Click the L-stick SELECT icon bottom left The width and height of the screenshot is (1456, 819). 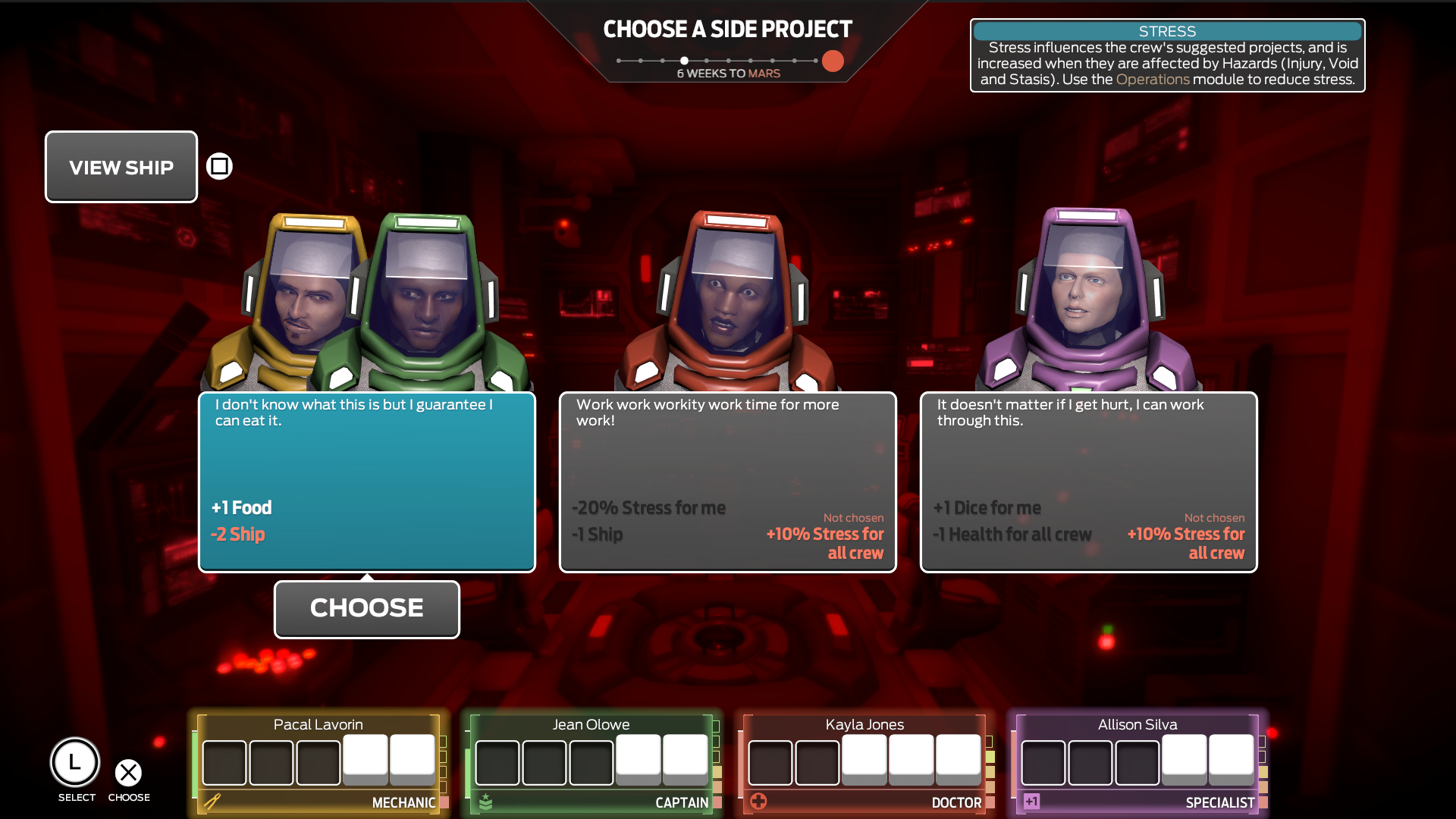(x=75, y=762)
